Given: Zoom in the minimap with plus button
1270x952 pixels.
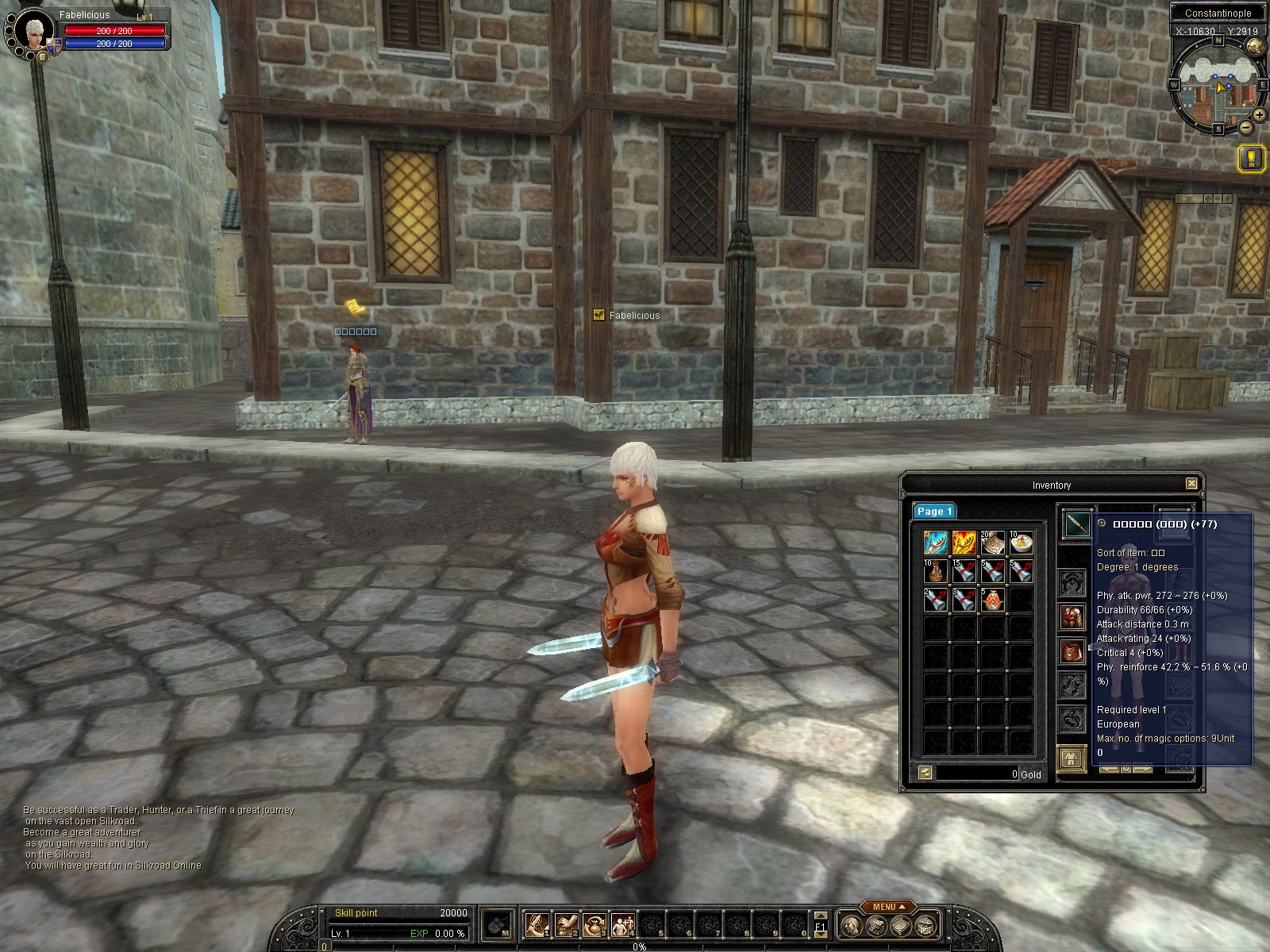Looking at the screenshot, I should tap(1259, 115).
